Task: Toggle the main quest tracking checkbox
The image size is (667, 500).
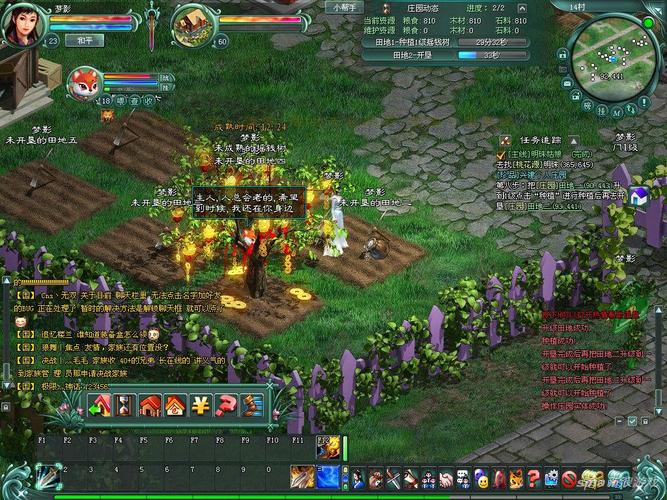Action: (504, 155)
